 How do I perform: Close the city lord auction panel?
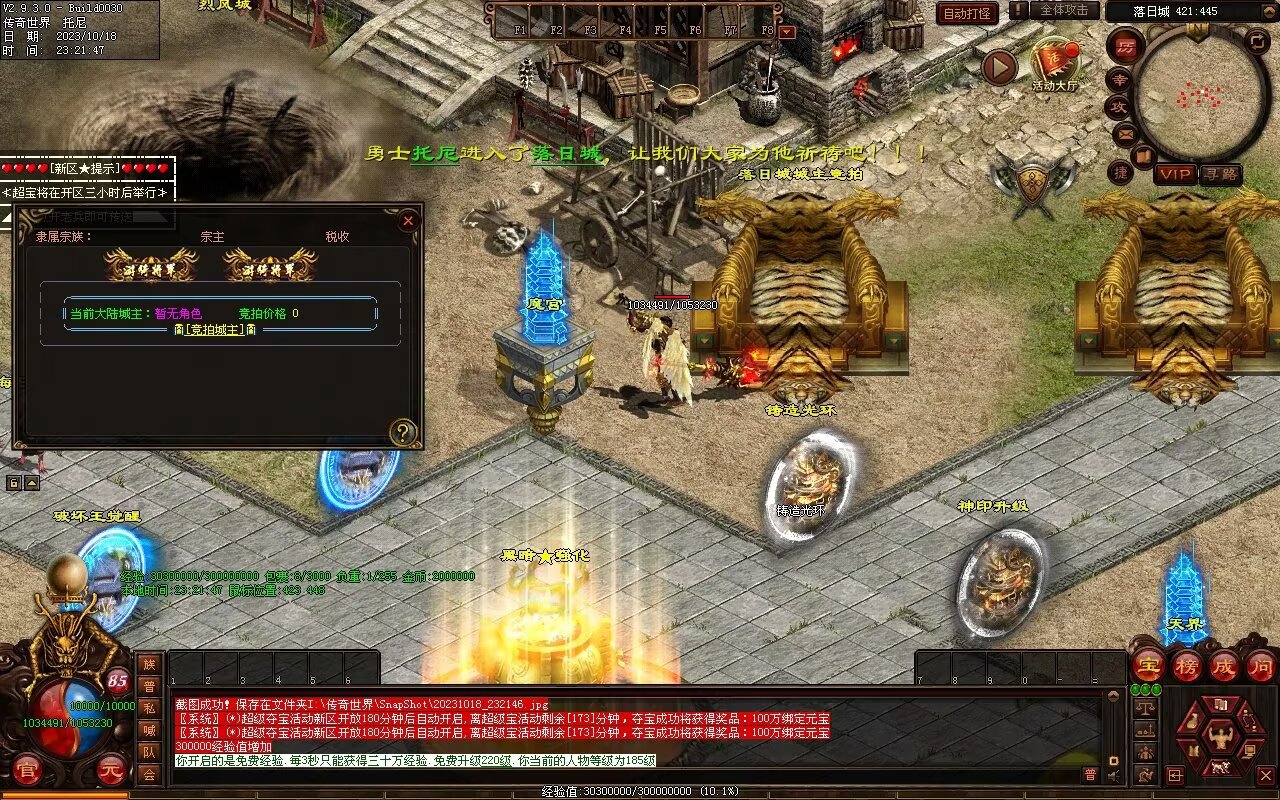click(x=408, y=221)
